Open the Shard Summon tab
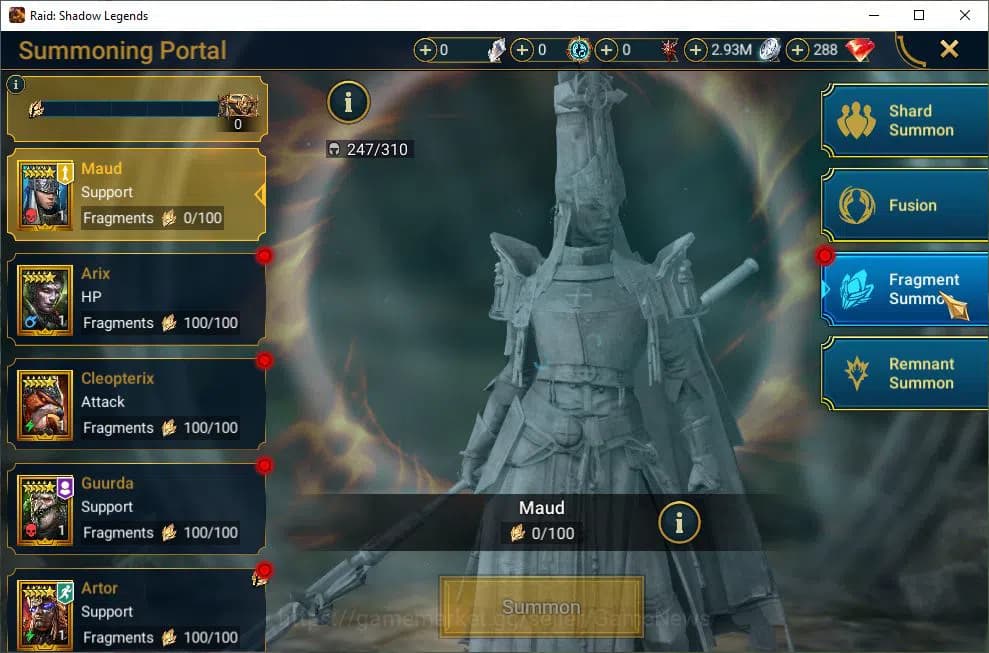Image resolution: width=989 pixels, height=653 pixels. coord(905,121)
